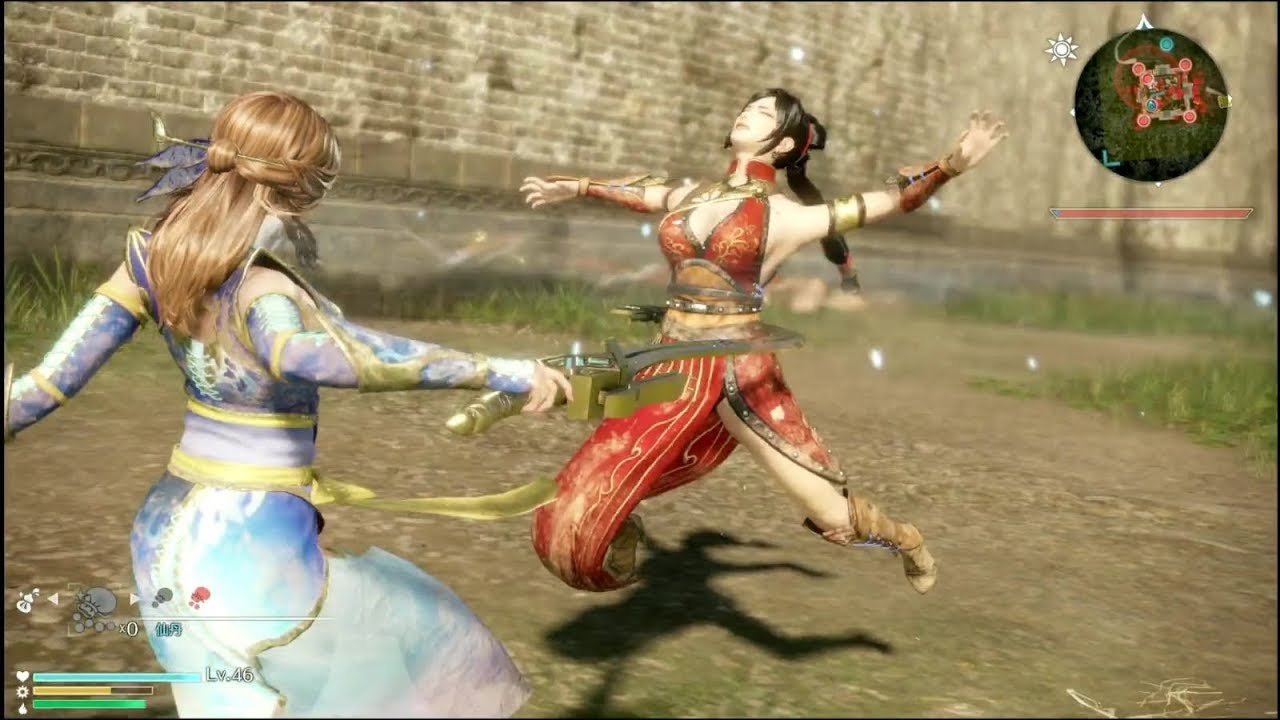Click a red enemy base circle on the minimap
Screen dimensions: 1280x720
[1185, 65]
